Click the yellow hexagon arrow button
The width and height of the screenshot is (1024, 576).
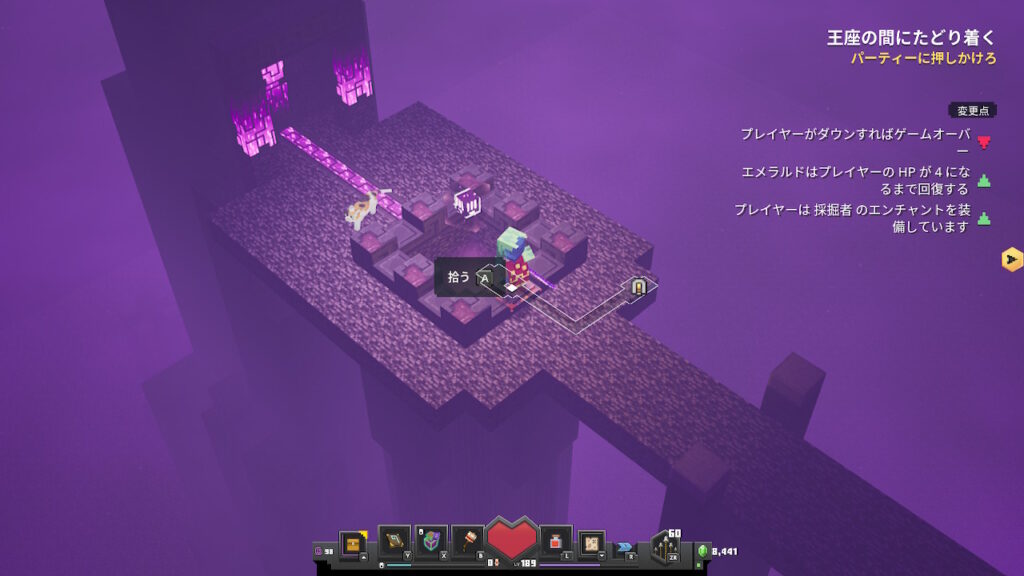[x=1011, y=260]
